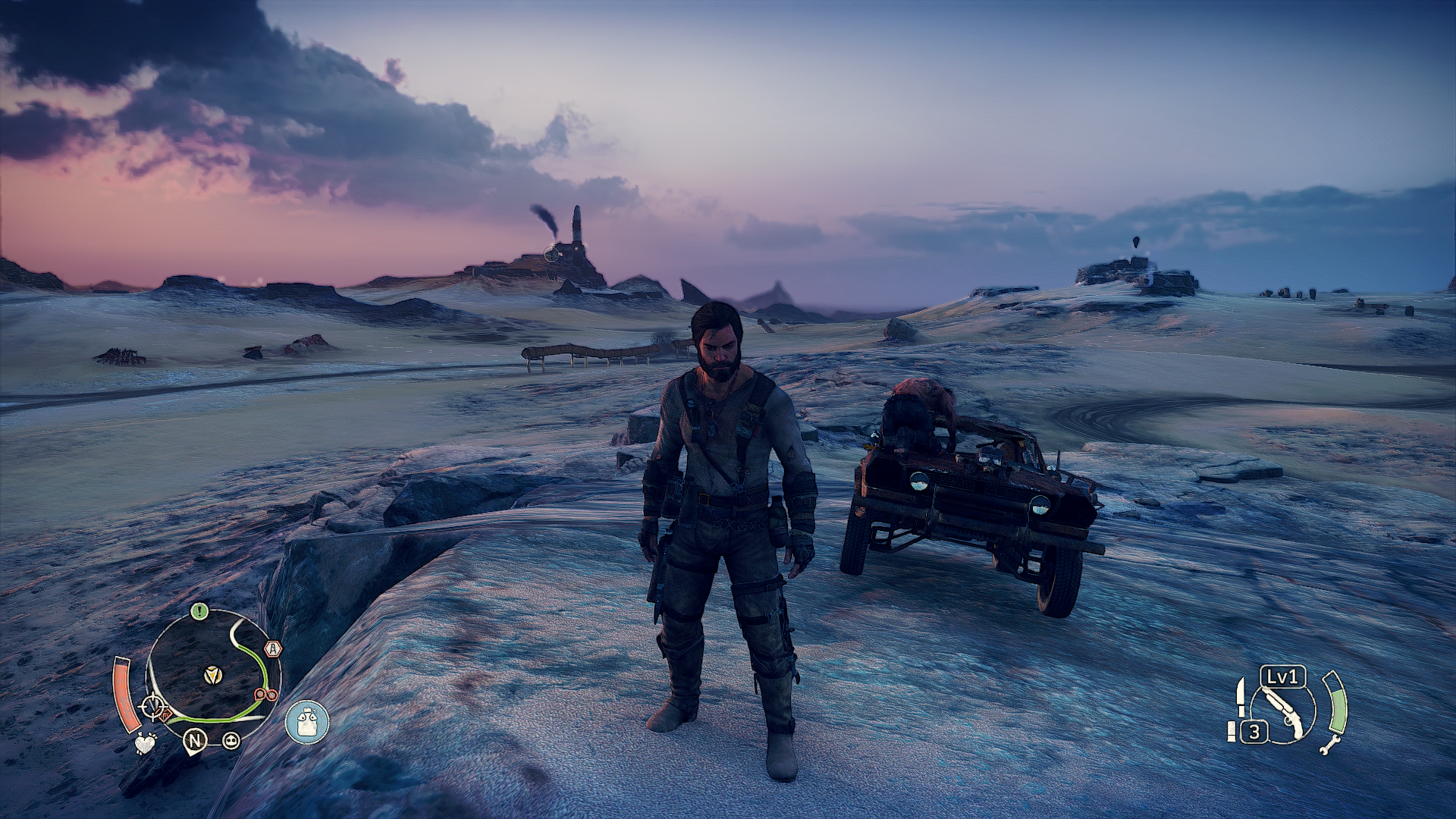Click the blue water canteen icon
Screen dimensions: 1456x819
click(x=307, y=722)
